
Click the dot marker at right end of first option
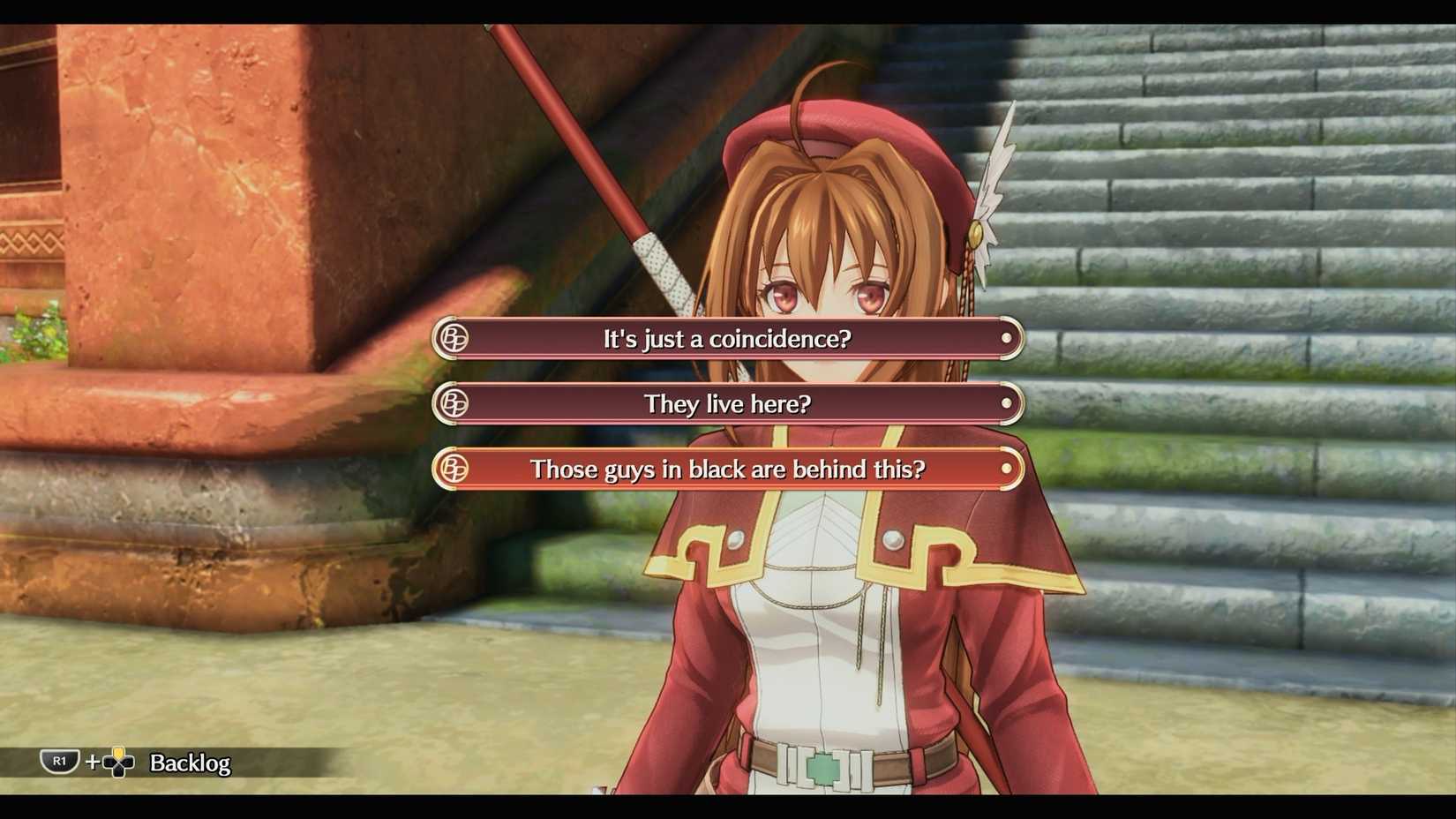click(1007, 338)
